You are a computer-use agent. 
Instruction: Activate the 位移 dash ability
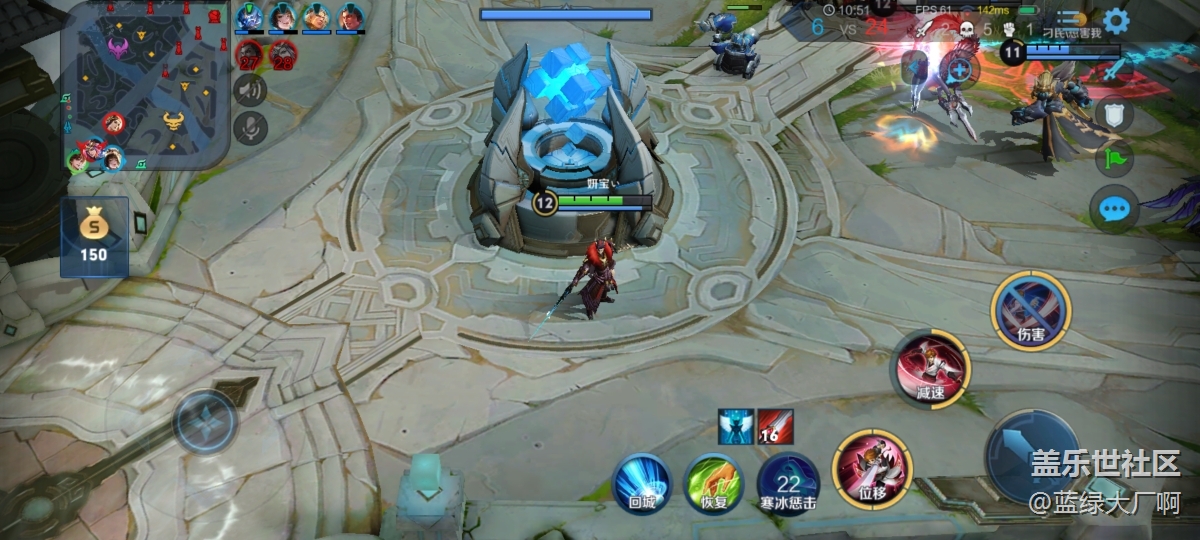868,466
